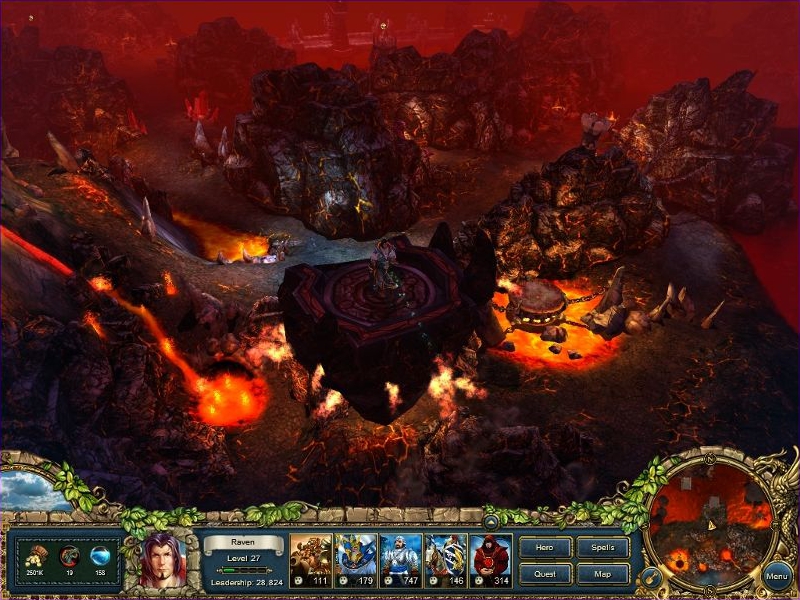Select the horseman troop with 146 units
Viewport: 800px width, 600px height.
[446, 558]
